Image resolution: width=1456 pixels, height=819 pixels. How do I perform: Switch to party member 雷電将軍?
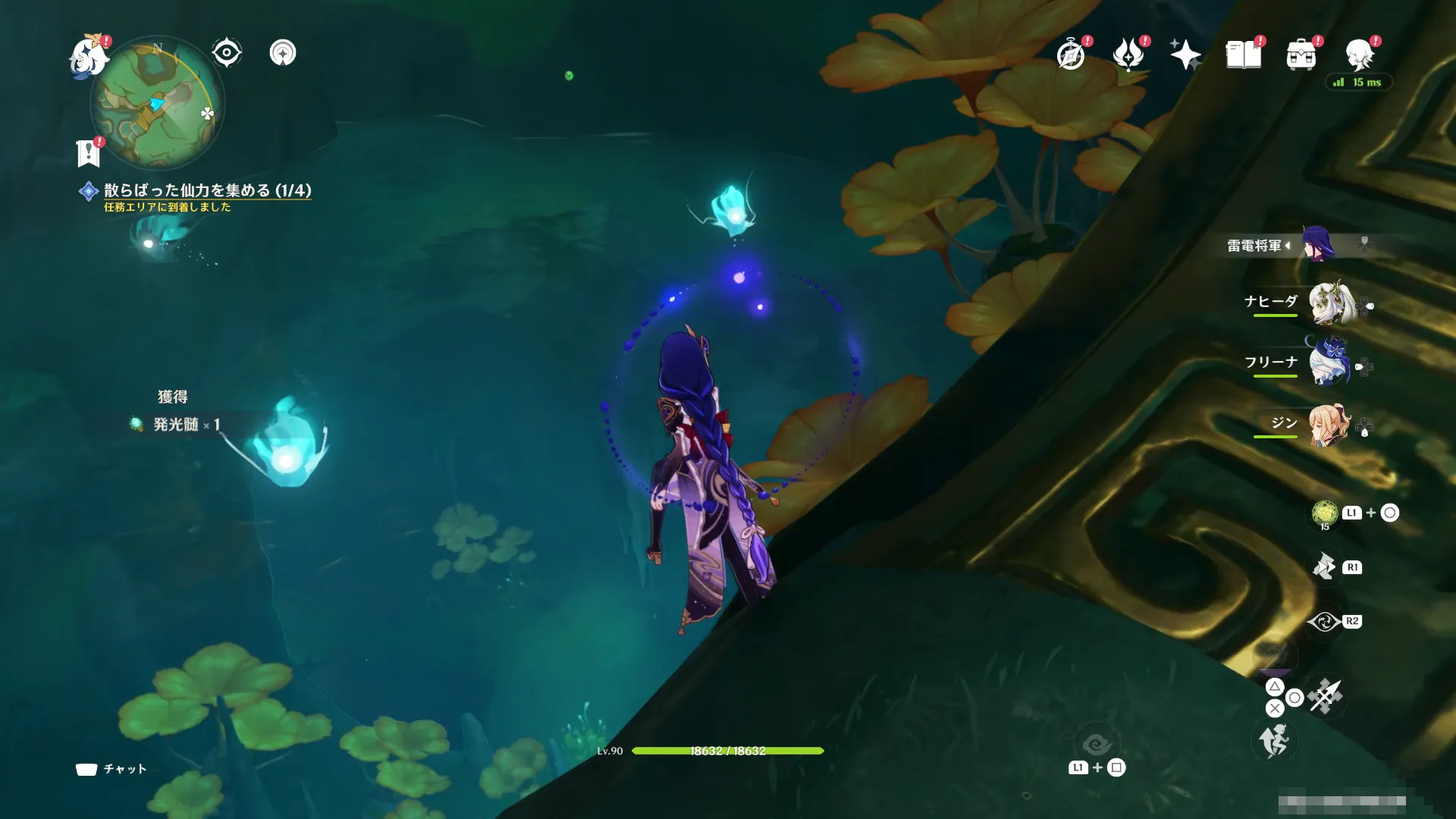click(x=1318, y=245)
